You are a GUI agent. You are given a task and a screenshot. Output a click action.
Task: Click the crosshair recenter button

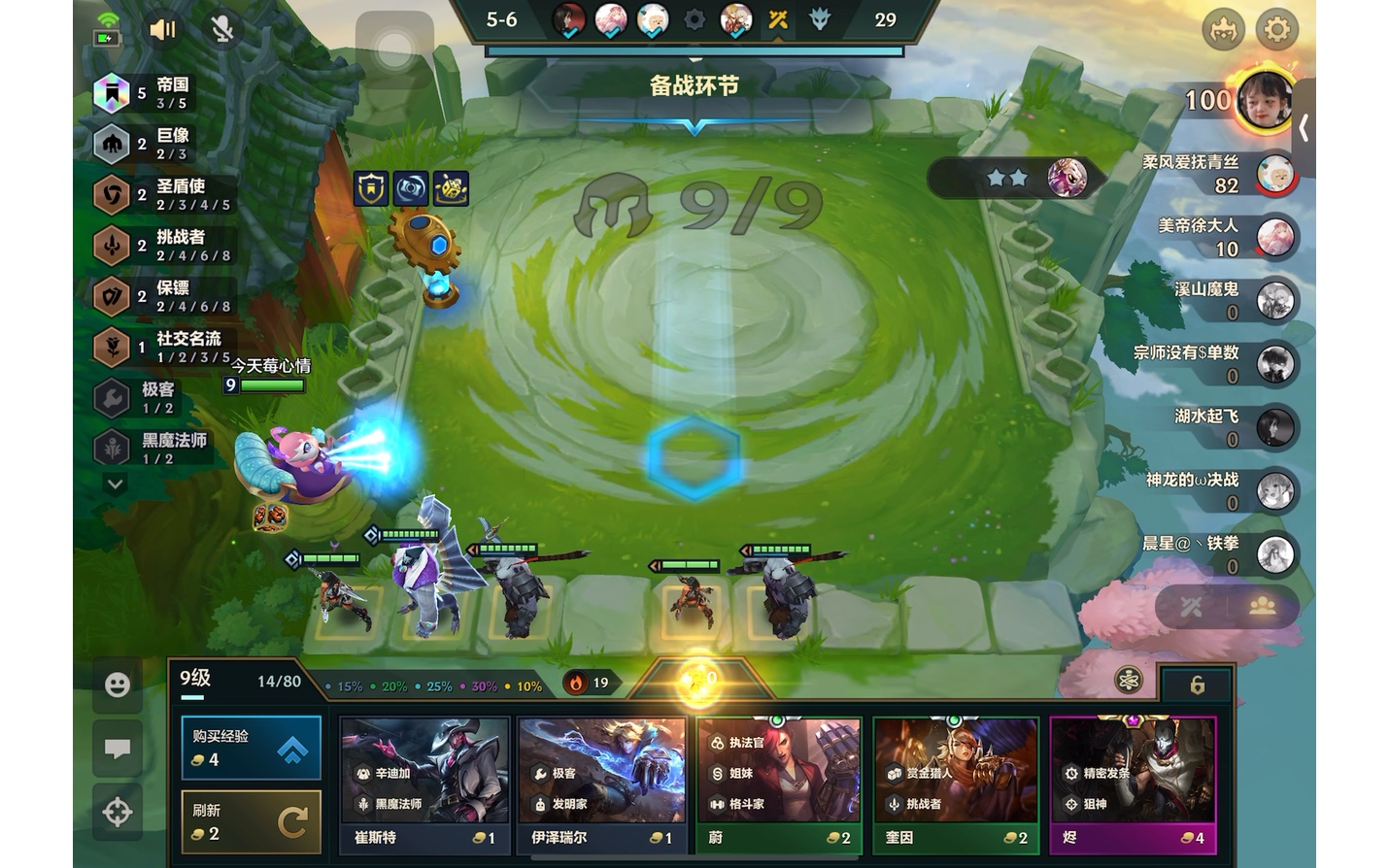(118, 812)
